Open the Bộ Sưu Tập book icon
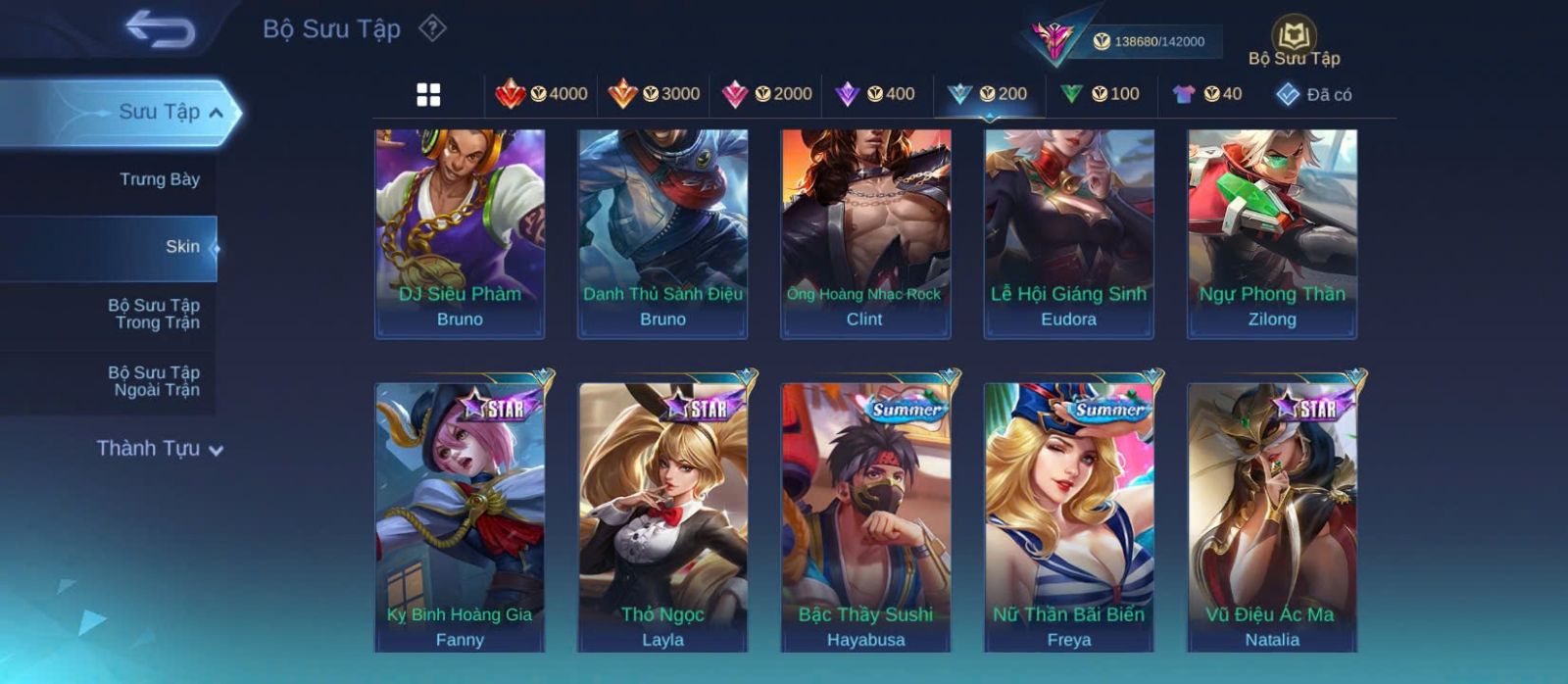Image resolution: width=1568 pixels, height=684 pixels. point(1294,42)
